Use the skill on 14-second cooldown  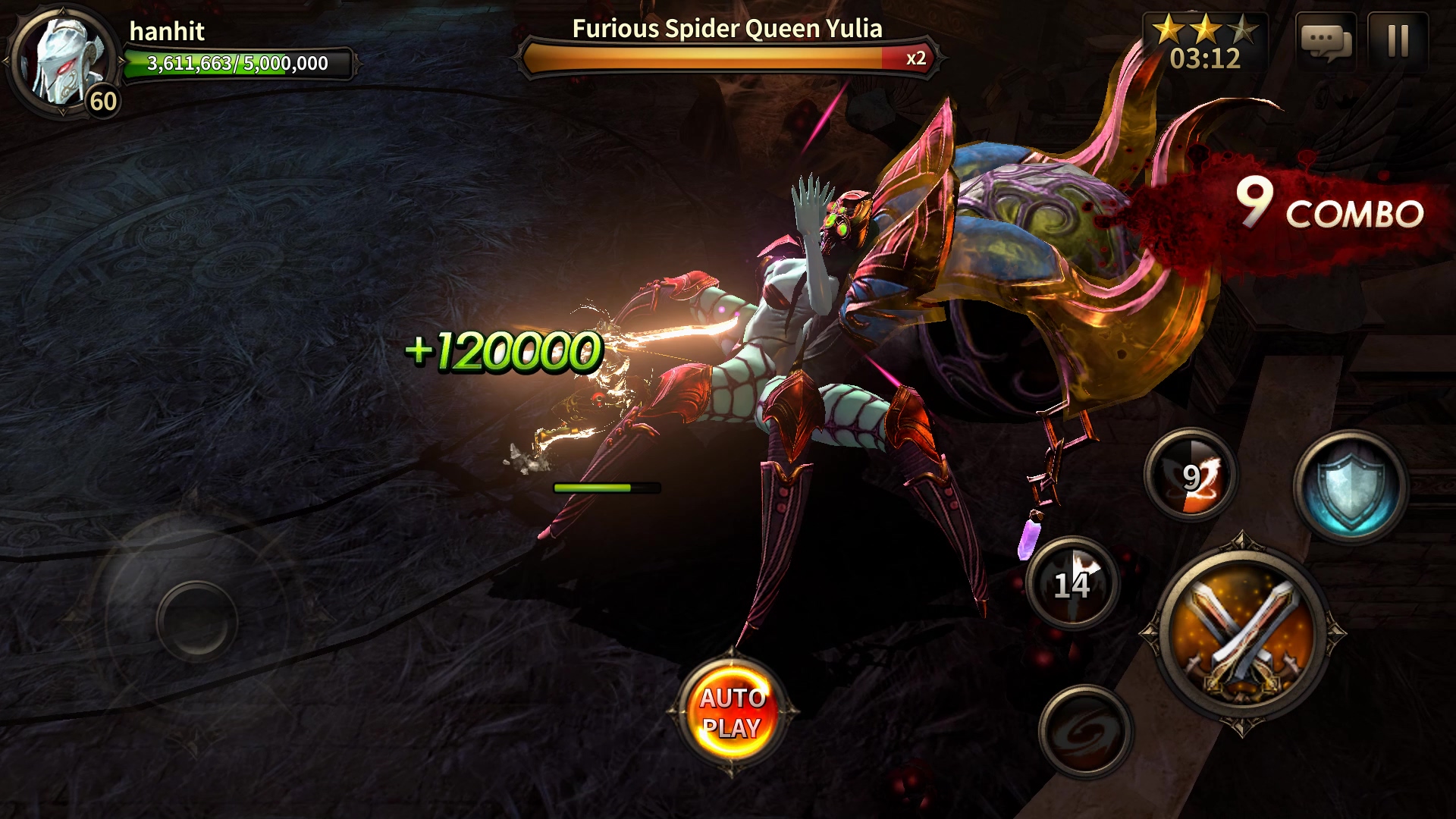1072,582
